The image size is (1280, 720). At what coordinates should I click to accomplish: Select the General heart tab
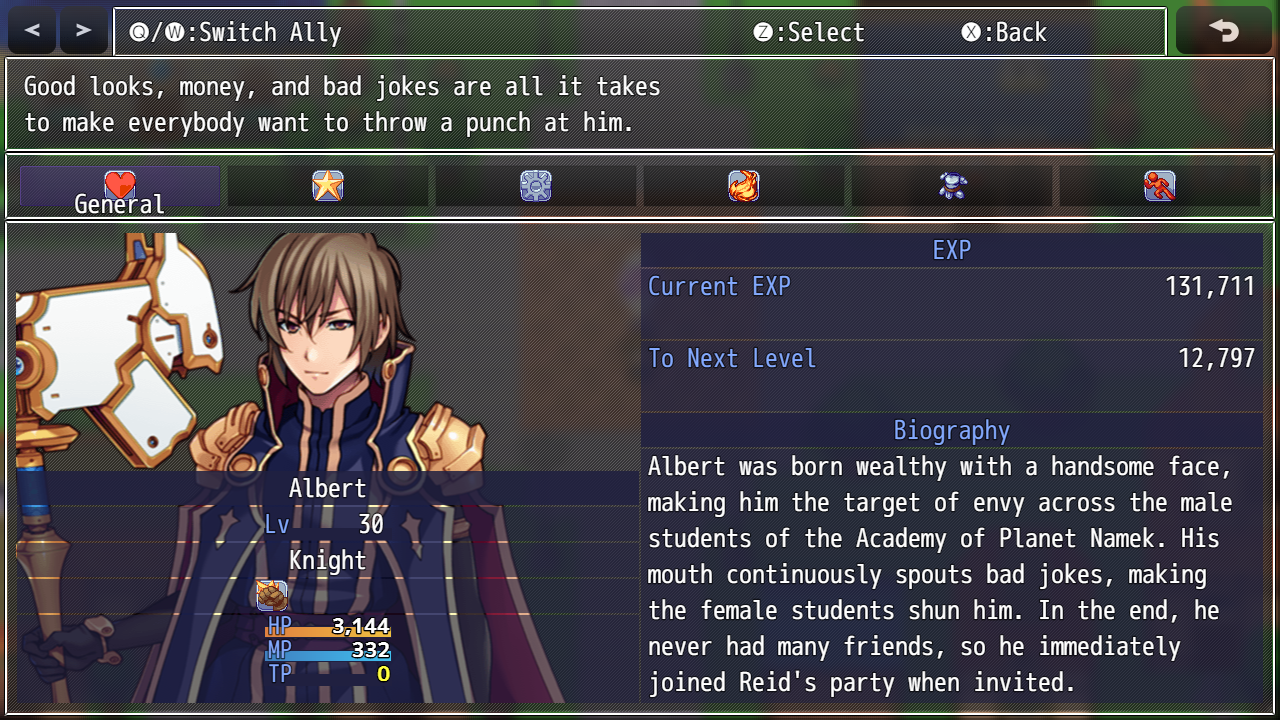tap(120, 187)
